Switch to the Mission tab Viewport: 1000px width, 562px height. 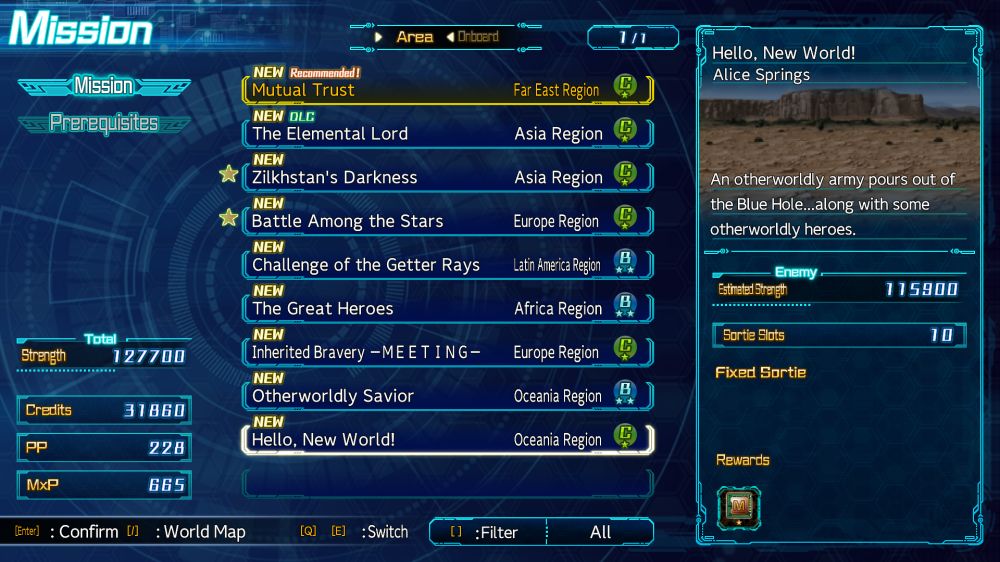click(103, 86)
